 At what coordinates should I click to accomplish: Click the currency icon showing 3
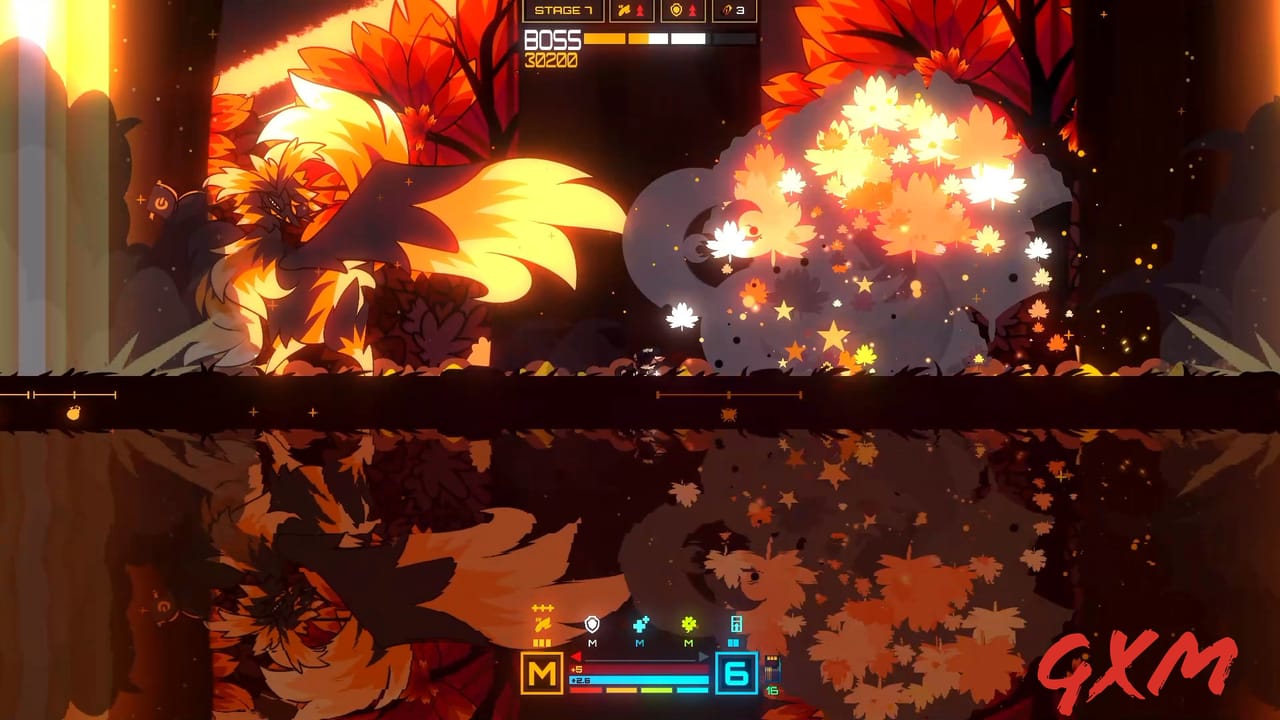728,10
